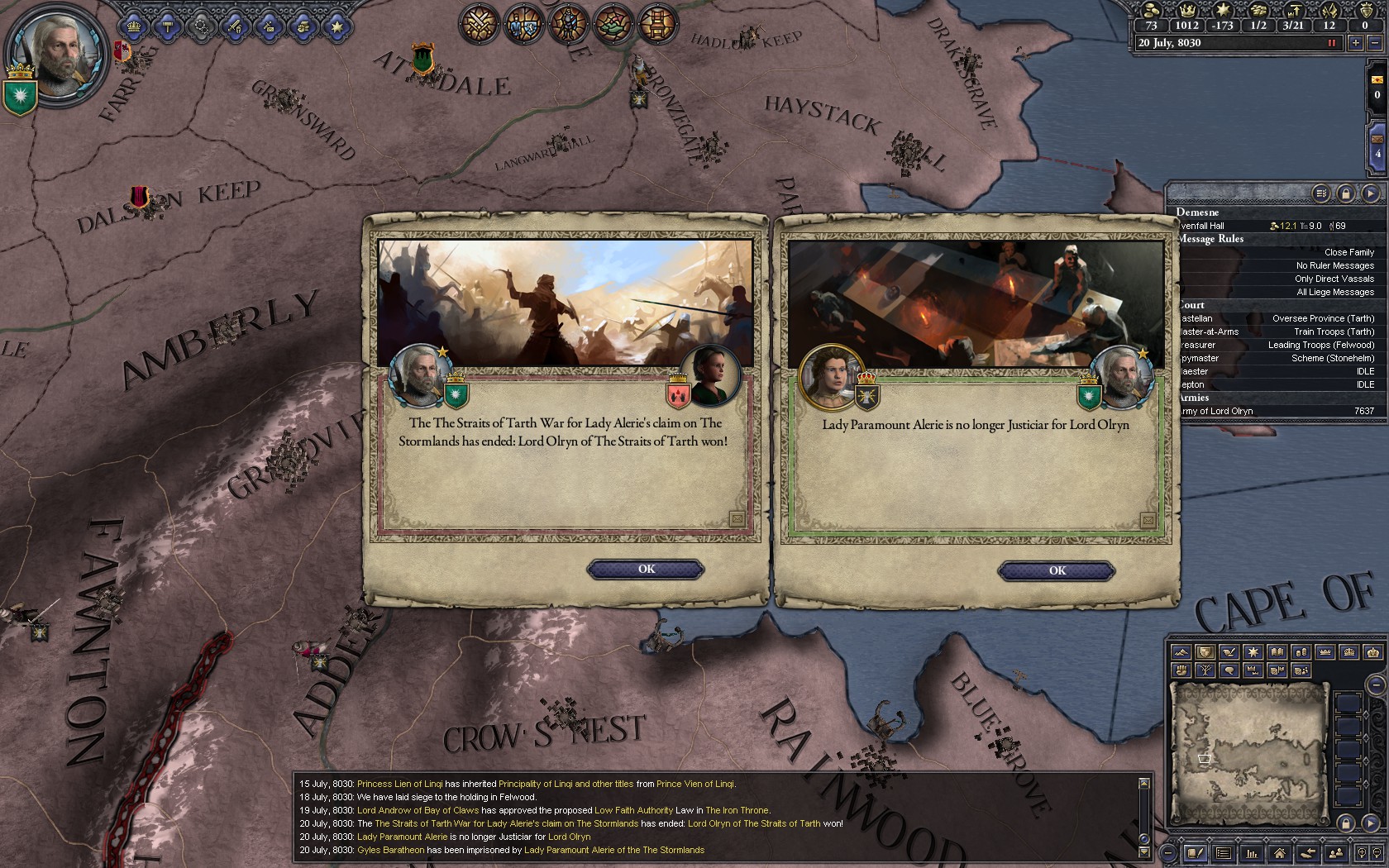Open the house icon button below the minimap
The image size is (1389, 868).
tap(1279, 853)
